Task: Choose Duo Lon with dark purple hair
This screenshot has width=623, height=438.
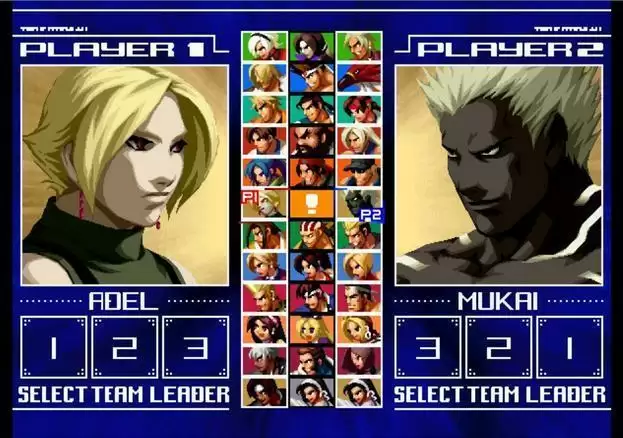Action: [x=310, y=47]
